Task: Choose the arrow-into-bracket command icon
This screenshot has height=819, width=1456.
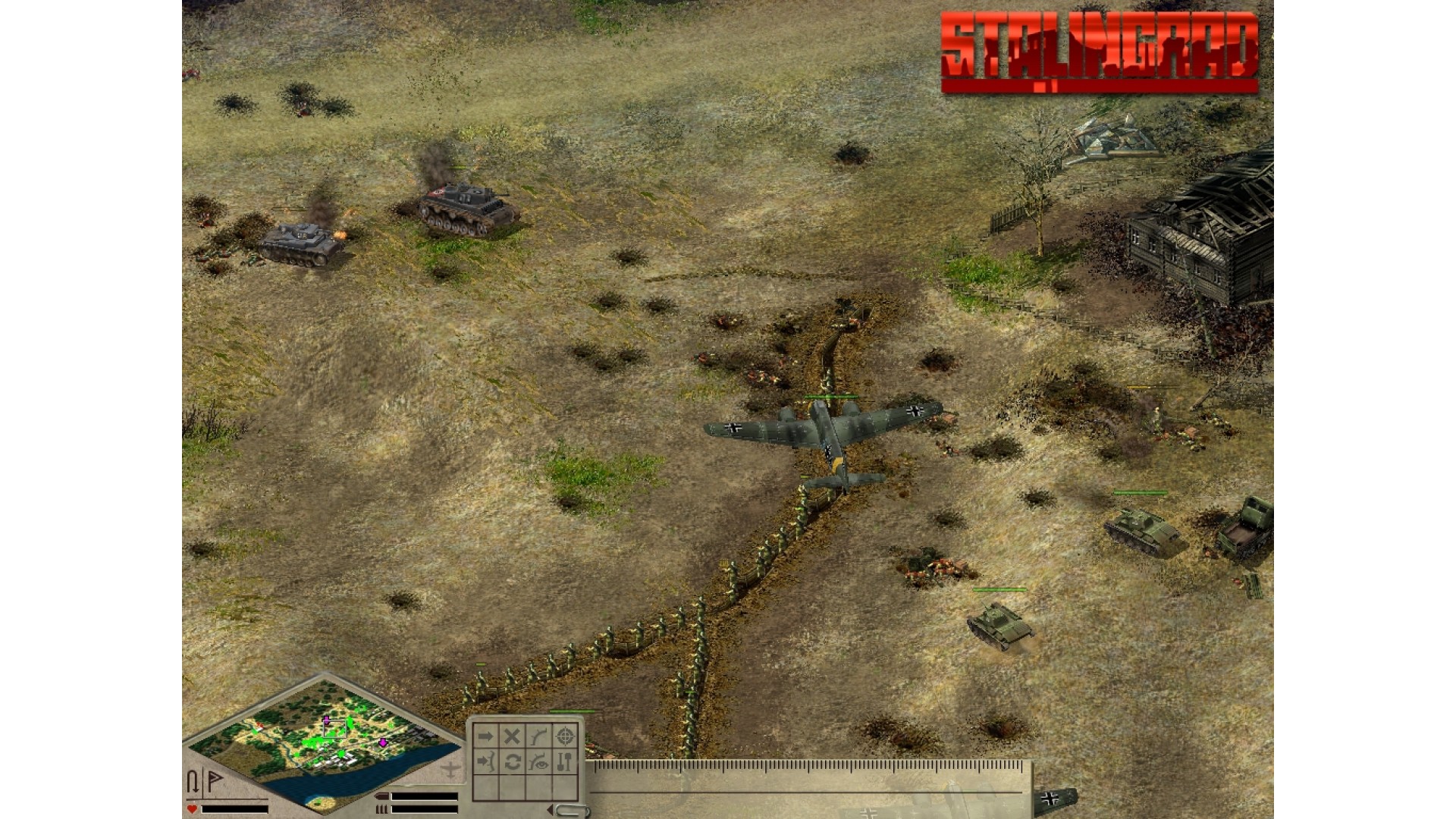Action: (x=485, y=762)
